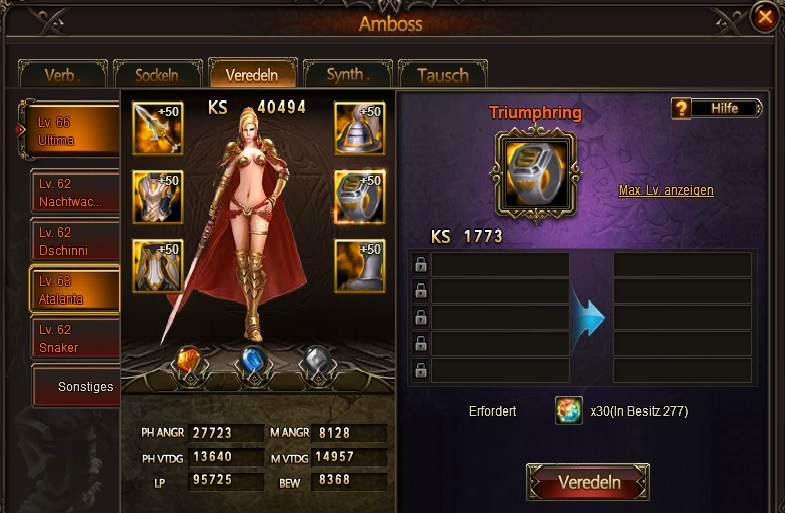
Task: Choose the helmet equipment slot
Action: [359, 128]
